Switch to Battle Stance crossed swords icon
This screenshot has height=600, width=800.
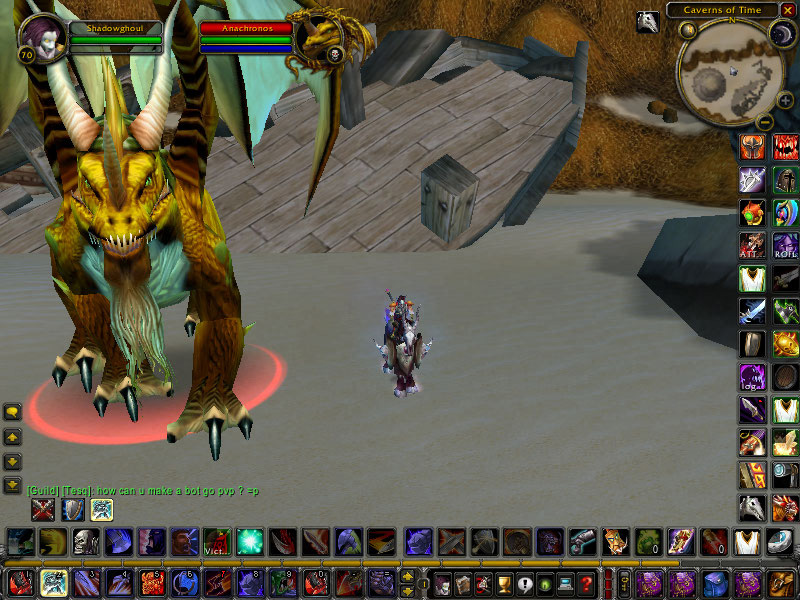point(43,510)
